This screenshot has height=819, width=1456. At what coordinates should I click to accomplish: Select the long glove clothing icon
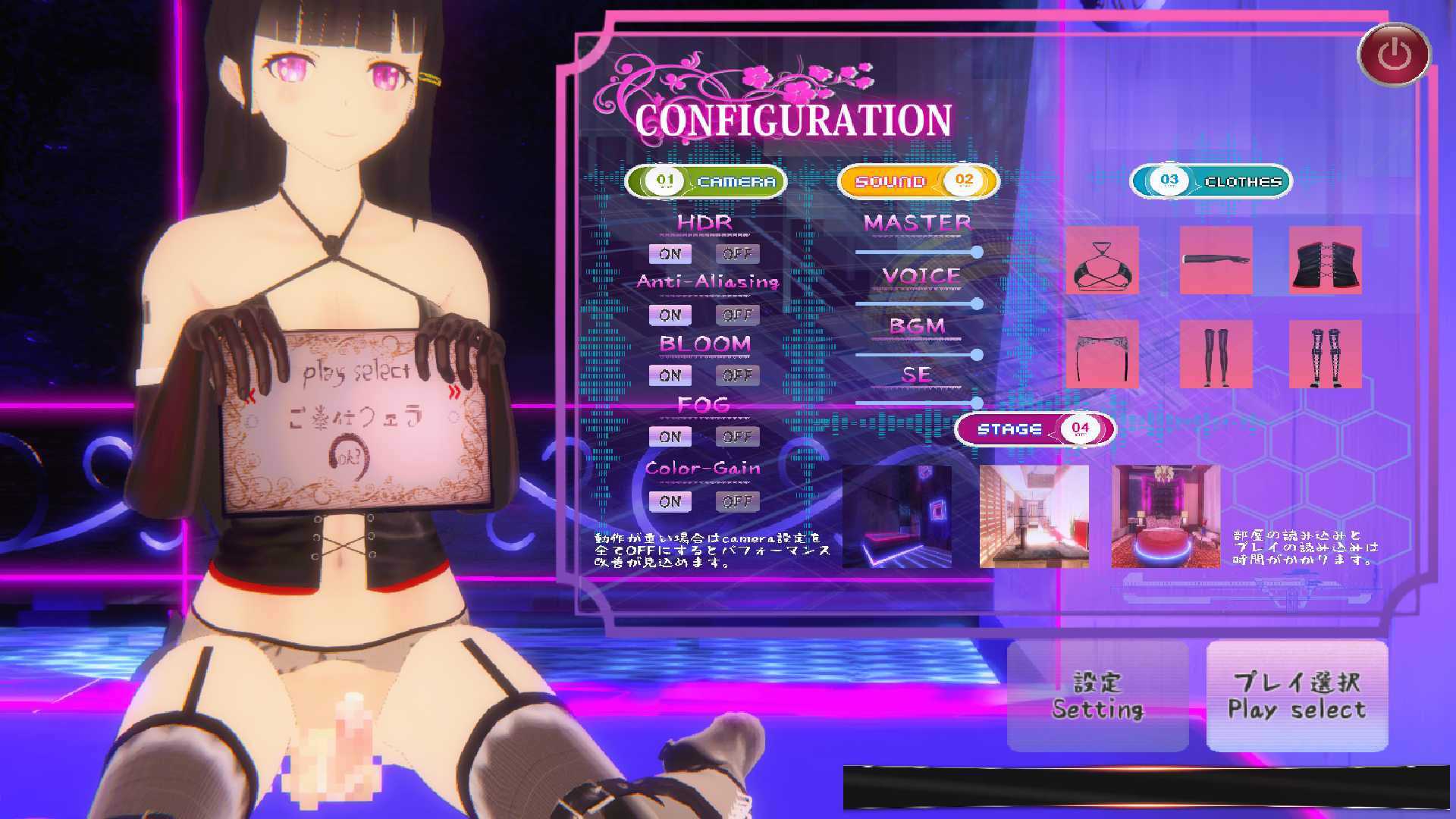coord(1216,262)
